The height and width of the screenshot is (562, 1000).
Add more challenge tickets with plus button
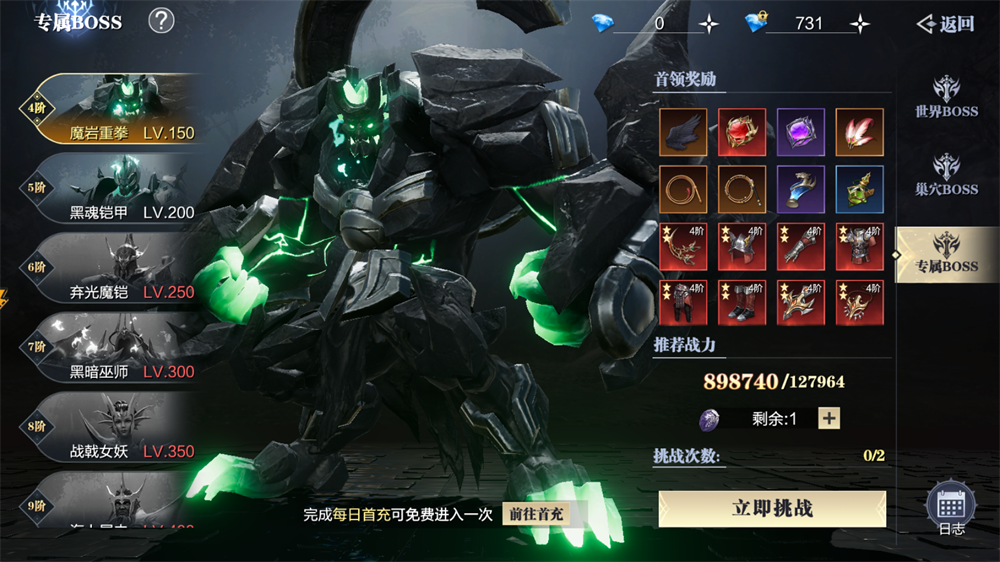click(x=829, y=418)
